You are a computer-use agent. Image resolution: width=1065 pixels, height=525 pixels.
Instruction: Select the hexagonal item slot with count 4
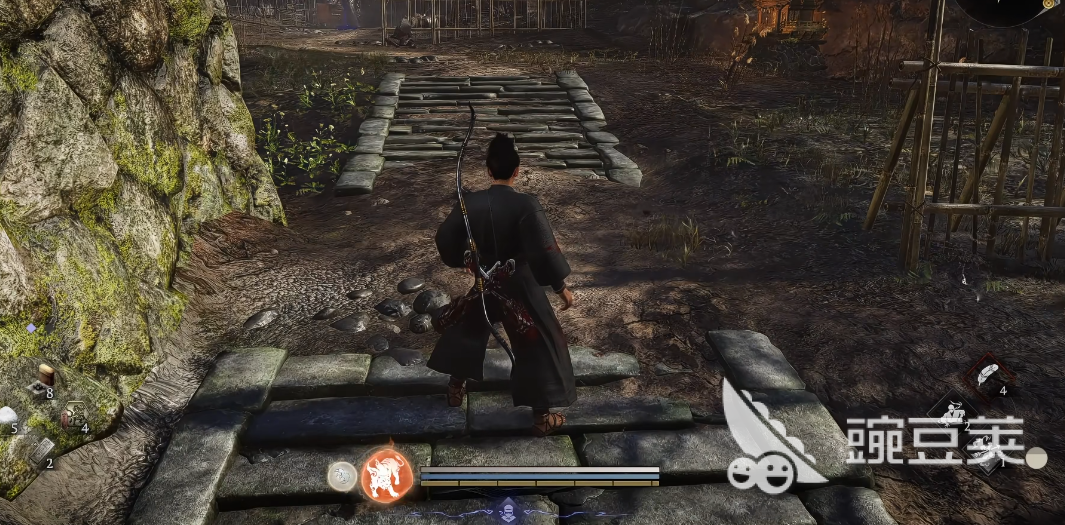point(74,415)
